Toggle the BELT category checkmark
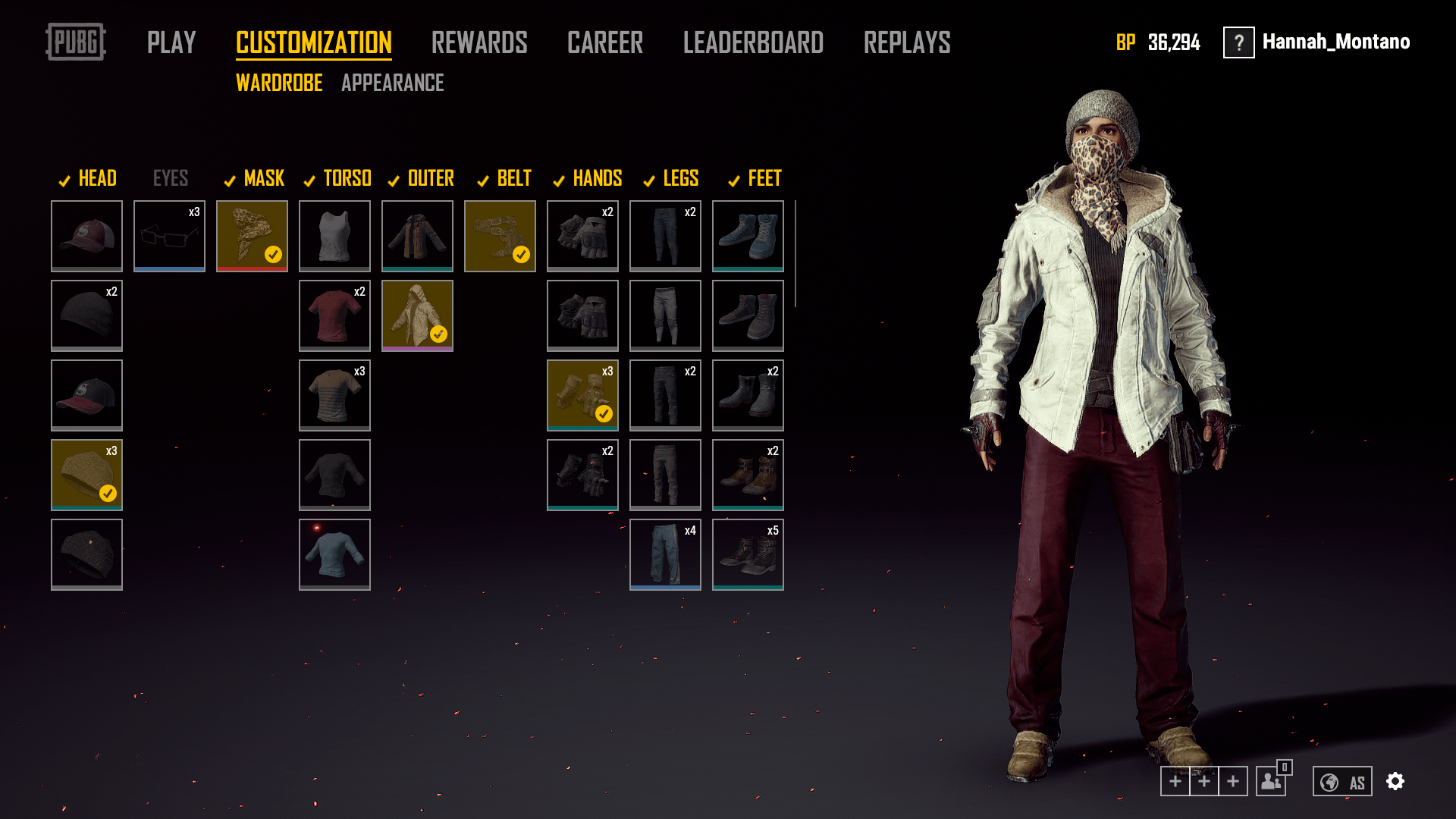Image resolution: width=1456 pixels, height=819 pixels. pyautogui.click(x=483, y=181)
